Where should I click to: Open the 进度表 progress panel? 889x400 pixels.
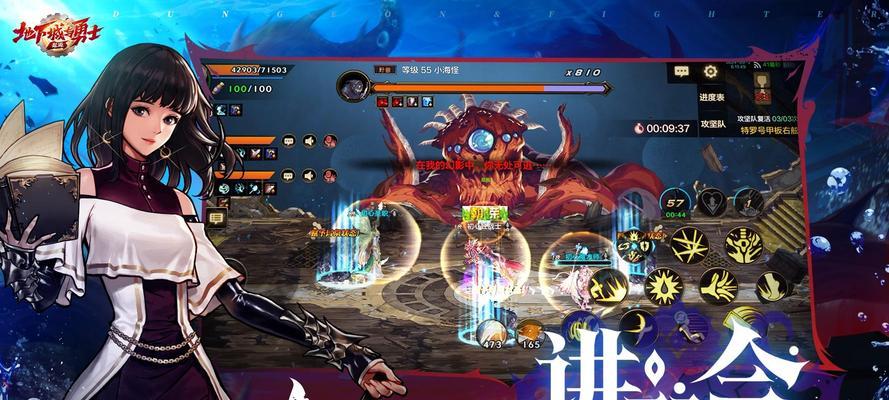click(711, 98)
